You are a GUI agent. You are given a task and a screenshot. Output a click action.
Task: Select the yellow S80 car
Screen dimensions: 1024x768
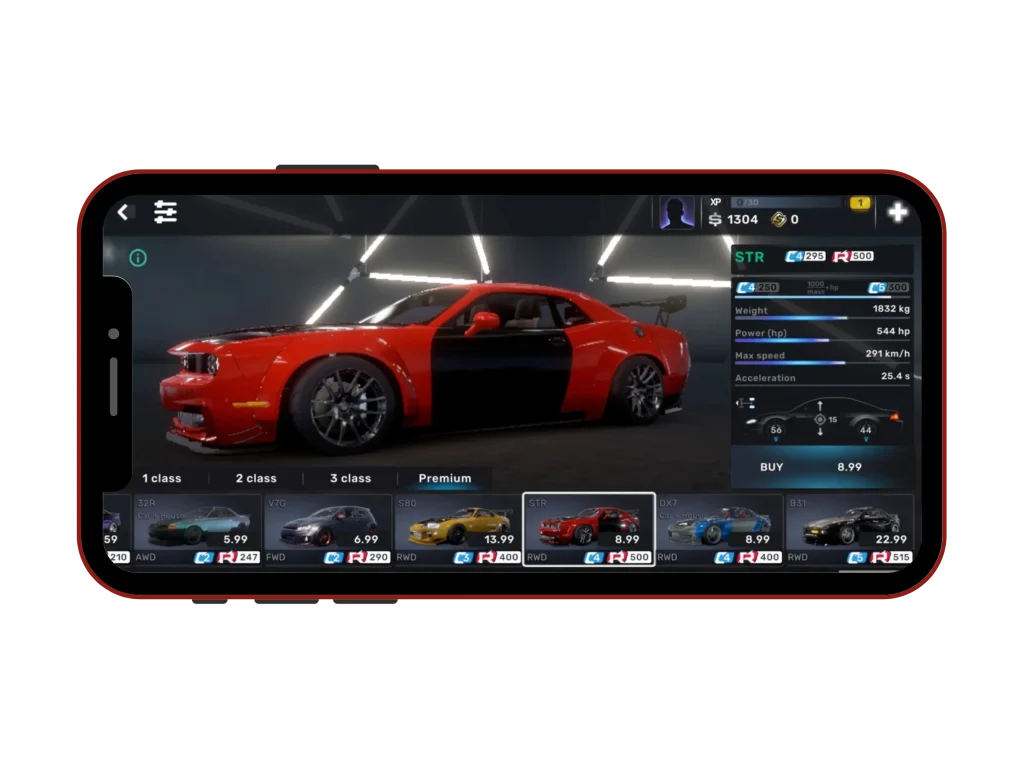(x=458, y=529)
